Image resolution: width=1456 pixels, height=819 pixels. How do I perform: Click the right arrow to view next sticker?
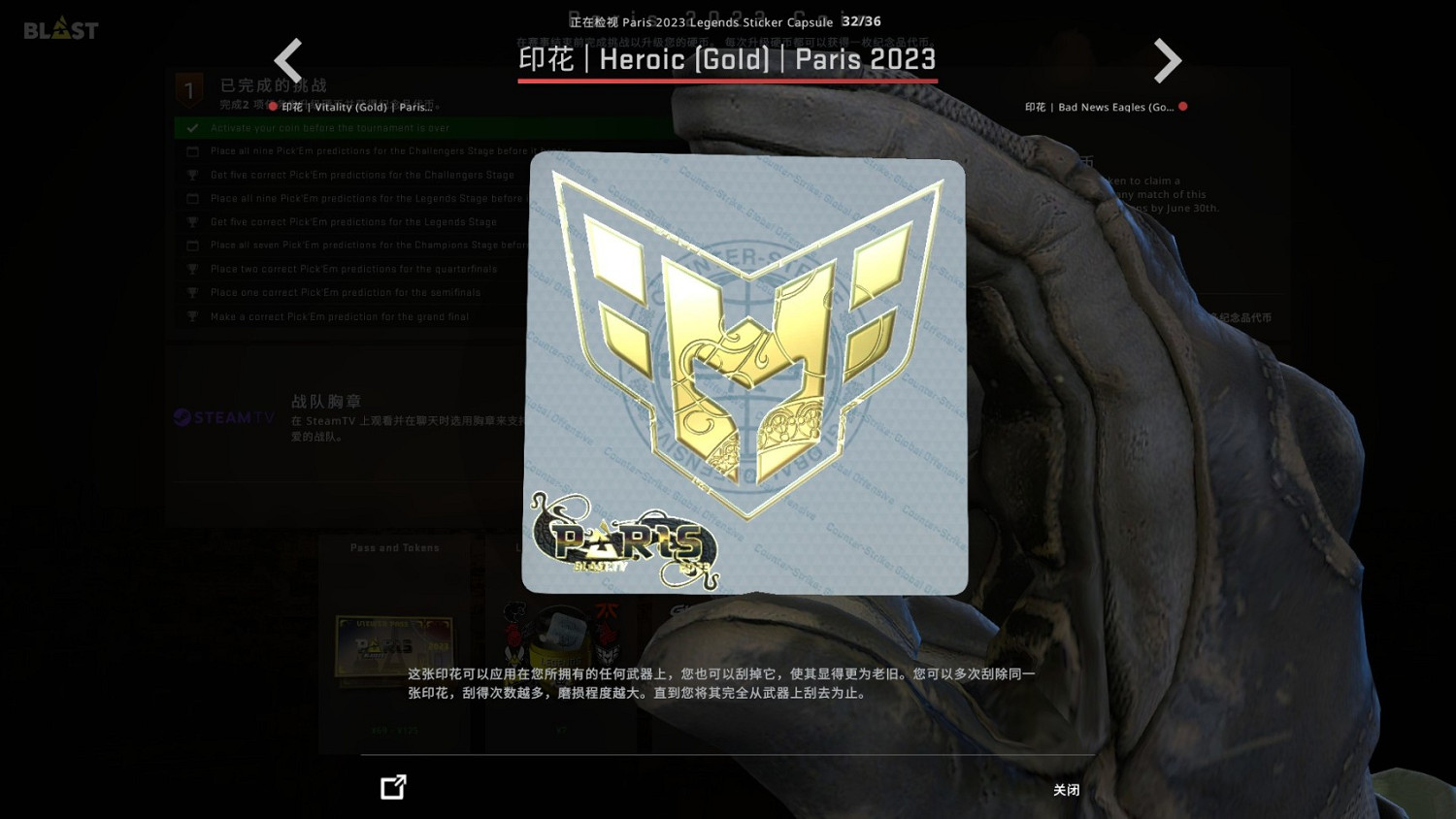1167,60
